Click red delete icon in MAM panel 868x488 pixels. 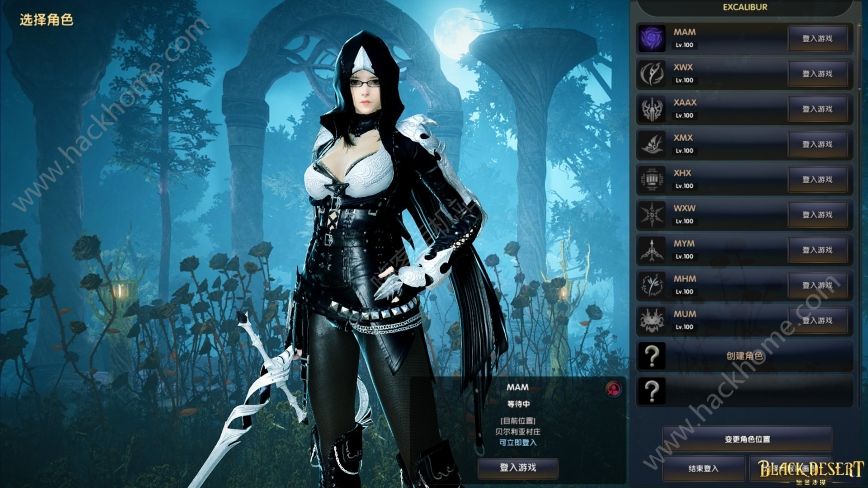click(x=611, y=388)
